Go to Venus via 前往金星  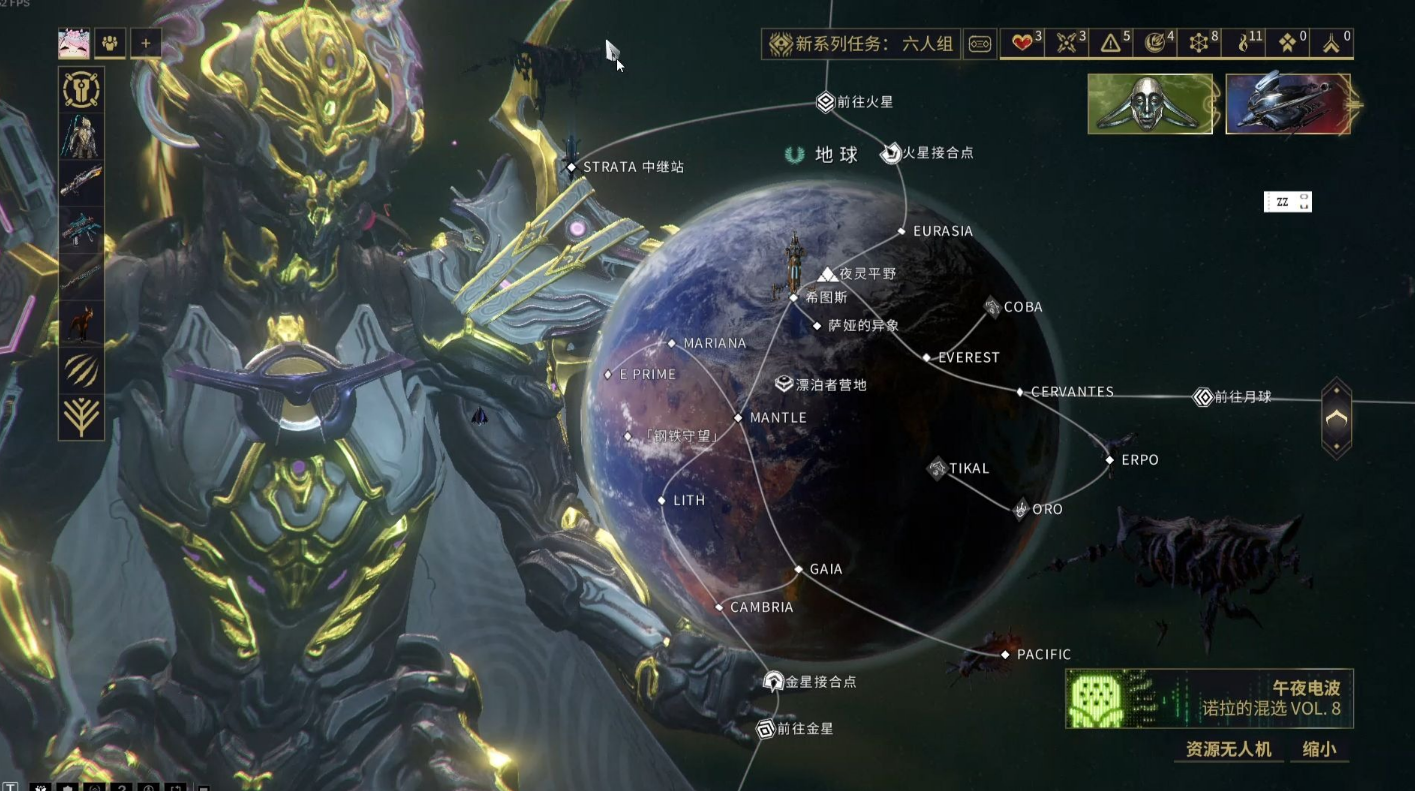click(x=766, y=729)
